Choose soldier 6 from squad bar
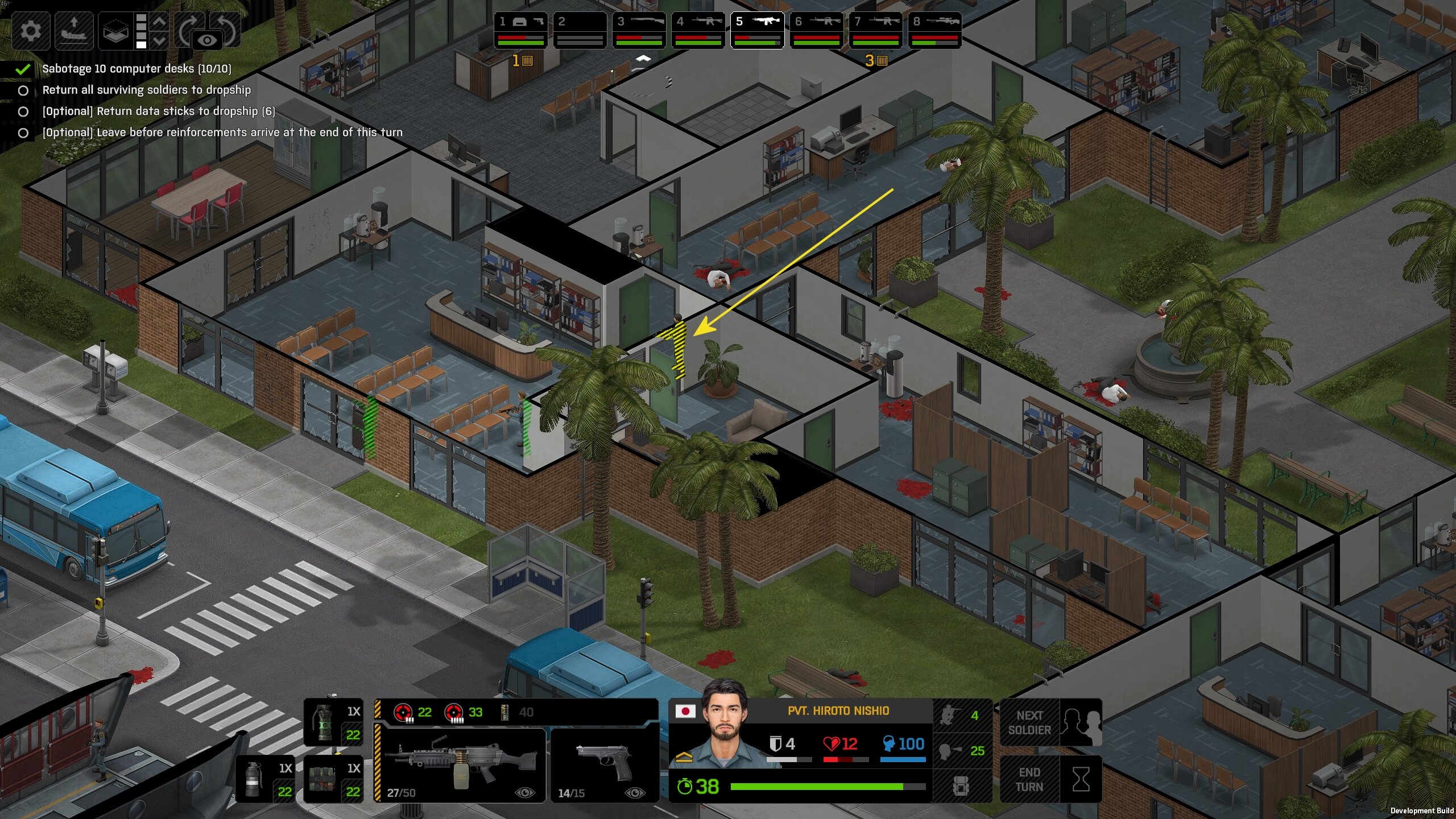 tap(816, 30)
